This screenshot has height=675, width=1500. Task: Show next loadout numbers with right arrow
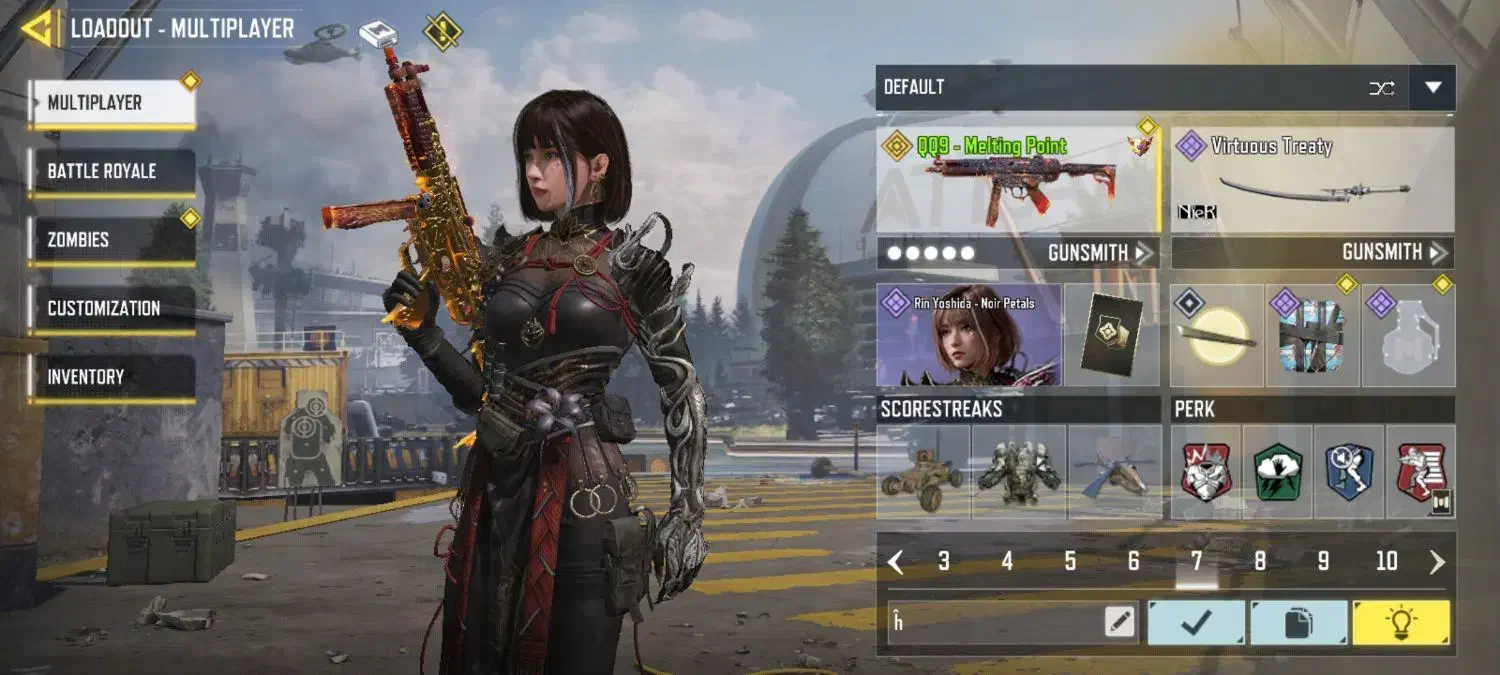point(1437,562)
